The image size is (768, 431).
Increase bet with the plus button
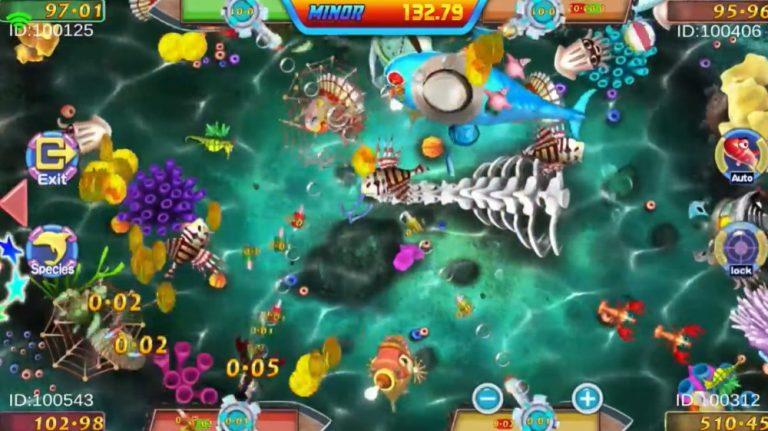[x=587, y=398]
